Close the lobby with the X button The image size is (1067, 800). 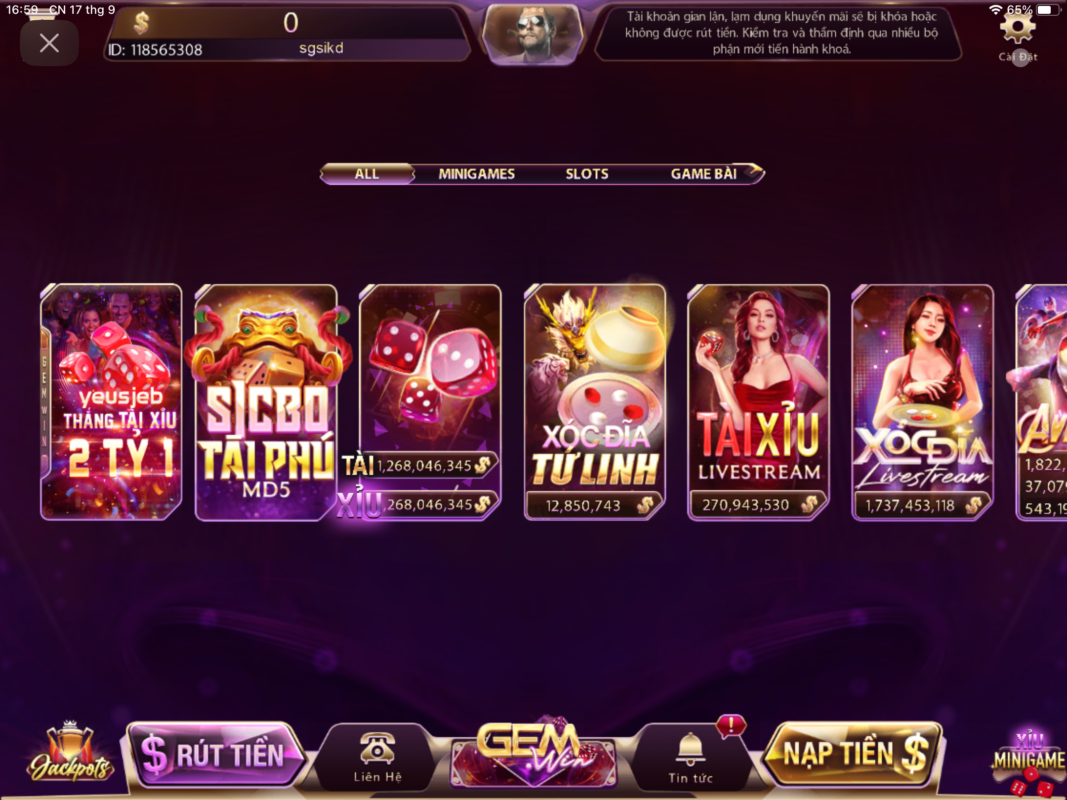[x=49, y=43]
